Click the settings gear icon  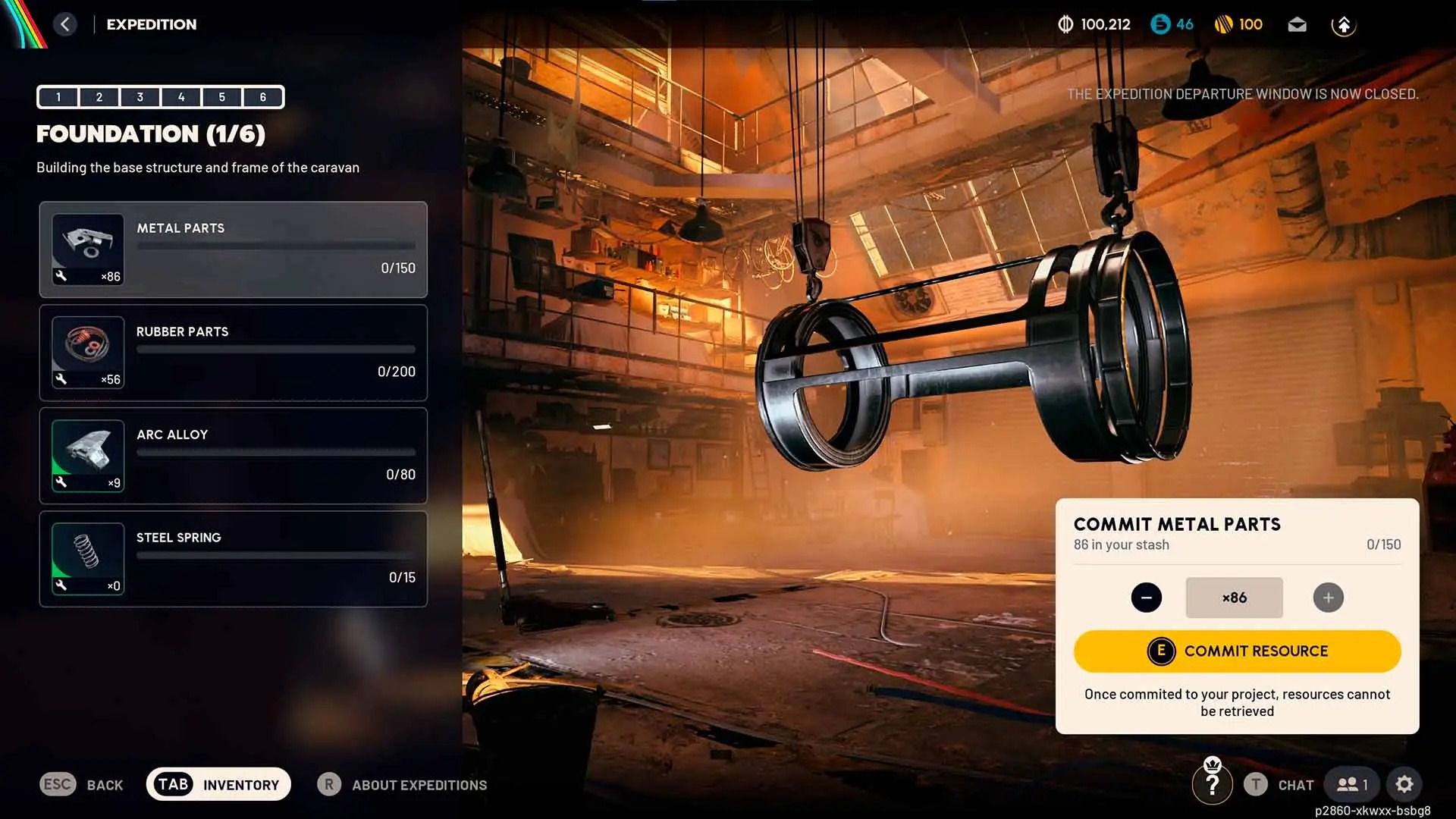pos(1406,784)
